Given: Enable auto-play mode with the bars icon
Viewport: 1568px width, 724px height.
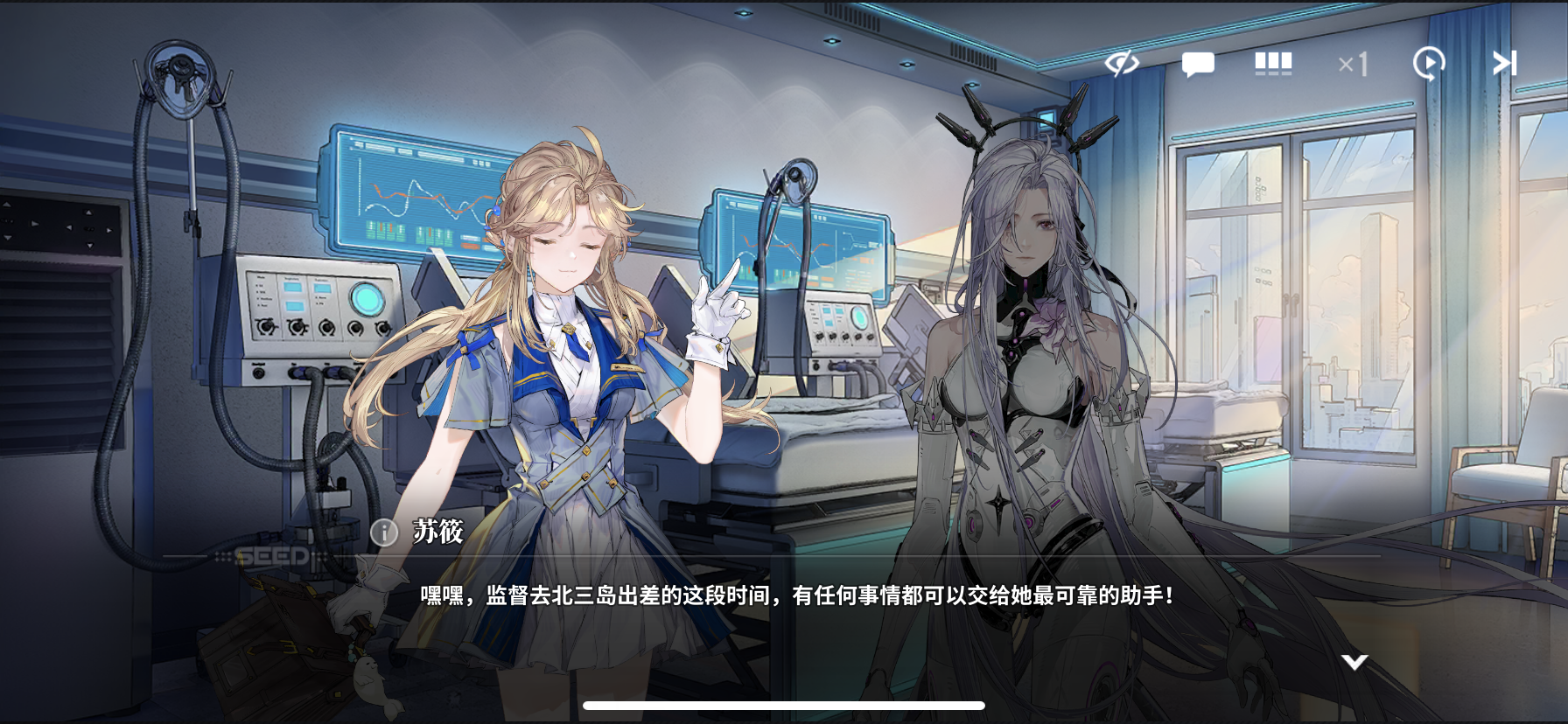Looking at the screenshot, I should (x=1273, y=62).
